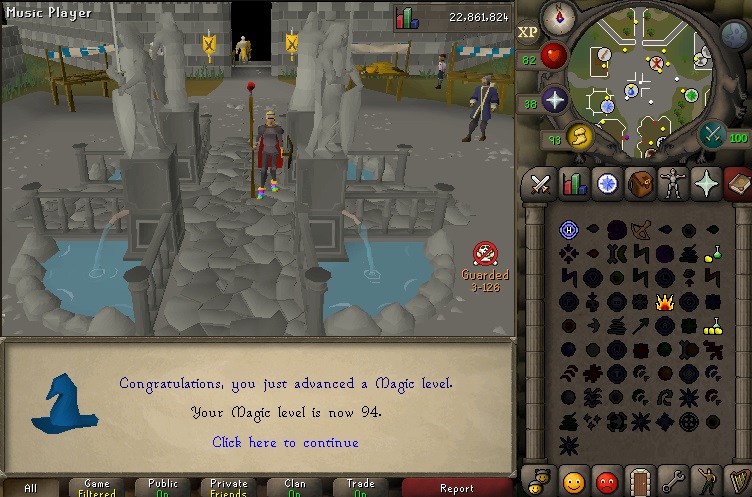The width and height of the screenshot is (752, 497).
Task: Activate the special attack crossed-swords orb
Action: tap(714, 134)
